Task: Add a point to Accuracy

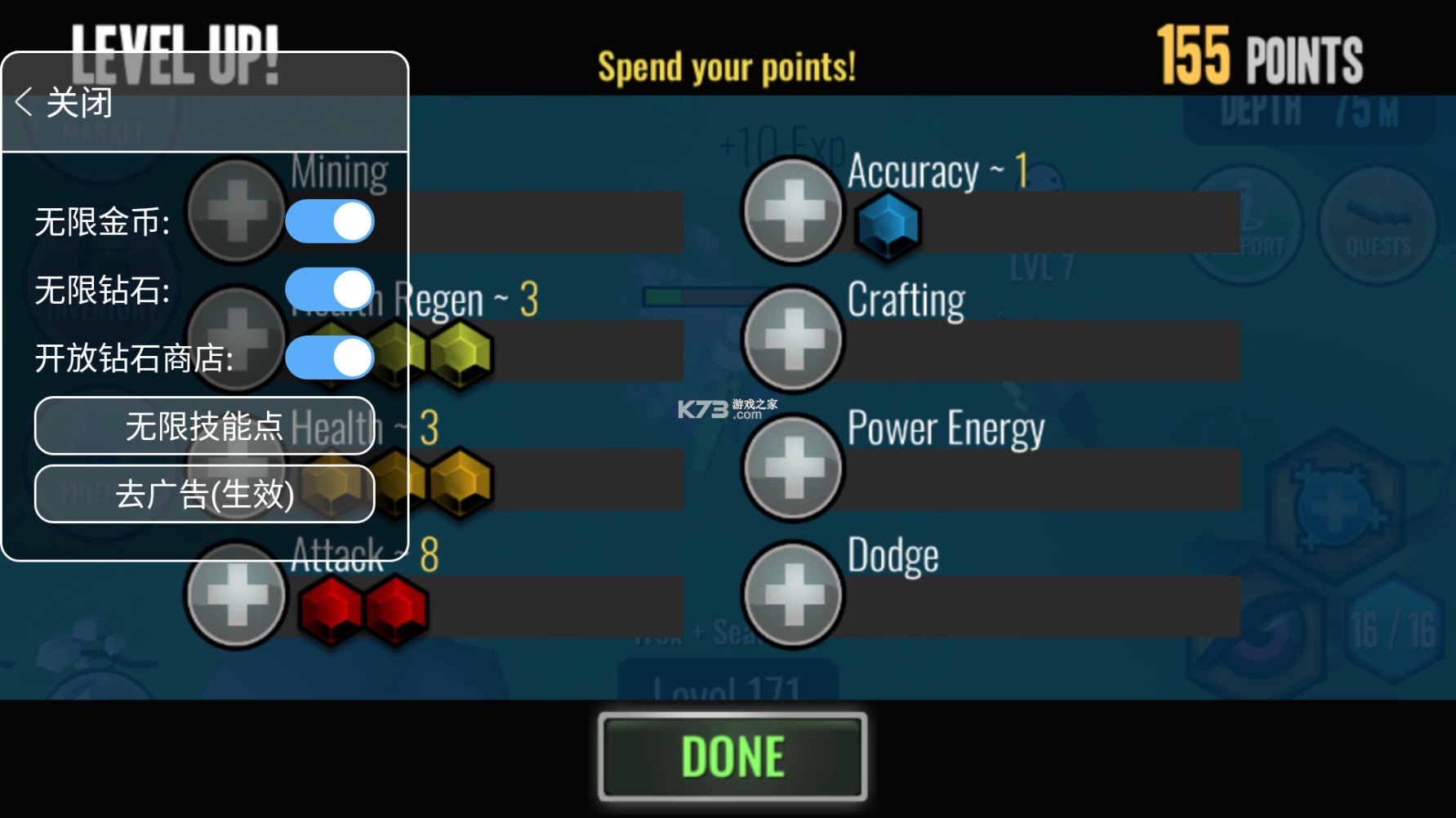Action: [x=792, y=211]
